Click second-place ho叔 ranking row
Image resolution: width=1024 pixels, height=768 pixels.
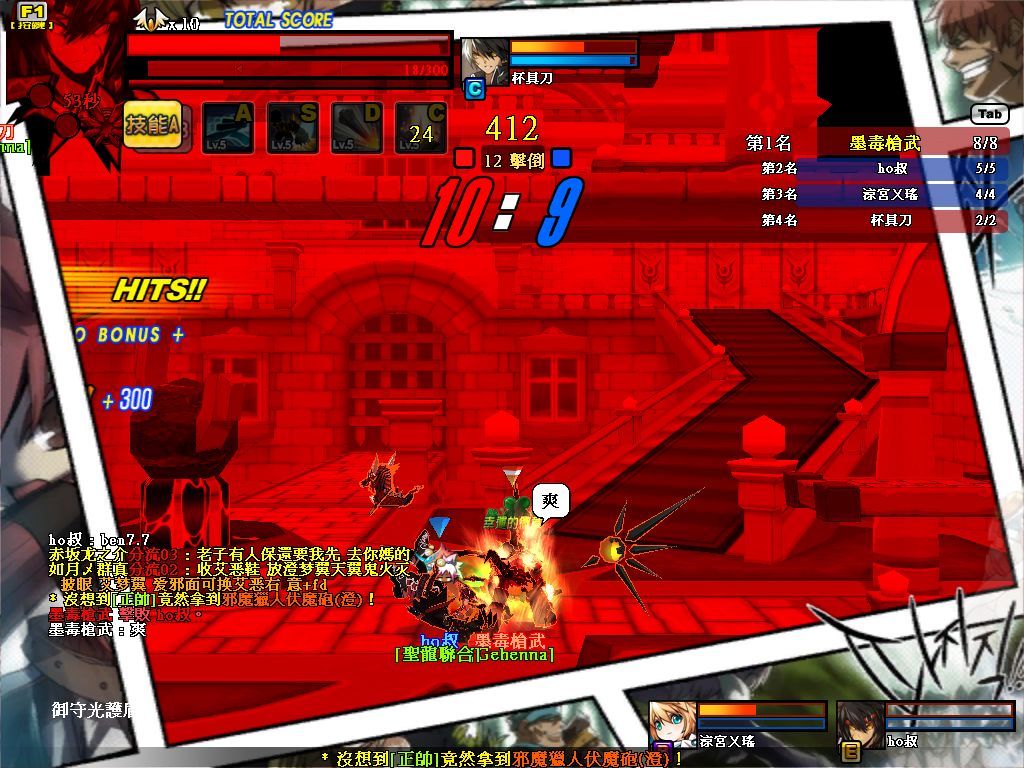(874, 169)
